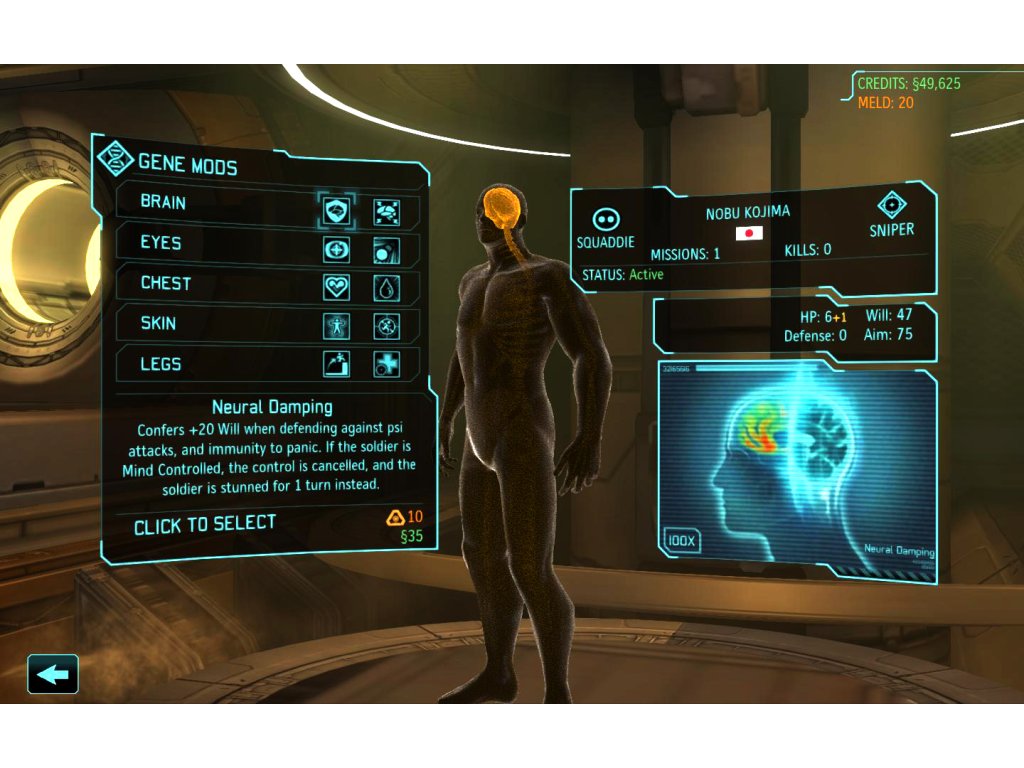This screenshot has width=1024, height=768.
Task: Go back with the arrow button
Action: [53, 675]
